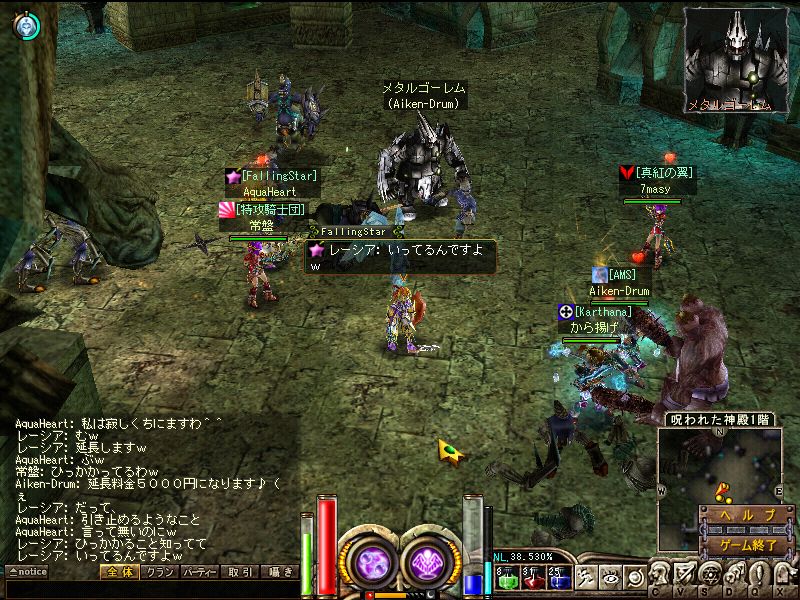Screen dimensions: 800x600
Task: Use the blue mana potion slot
Action: (x=556, y=576)
